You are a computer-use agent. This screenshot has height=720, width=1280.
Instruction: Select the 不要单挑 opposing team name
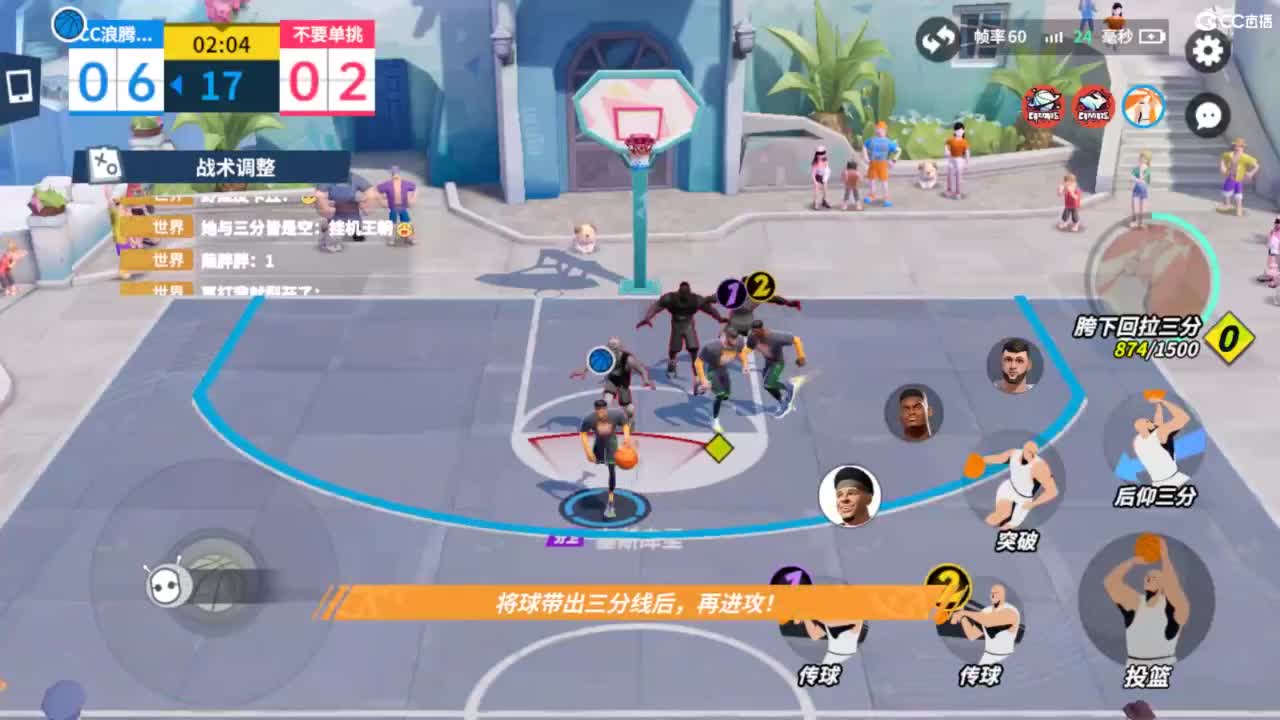329,31
